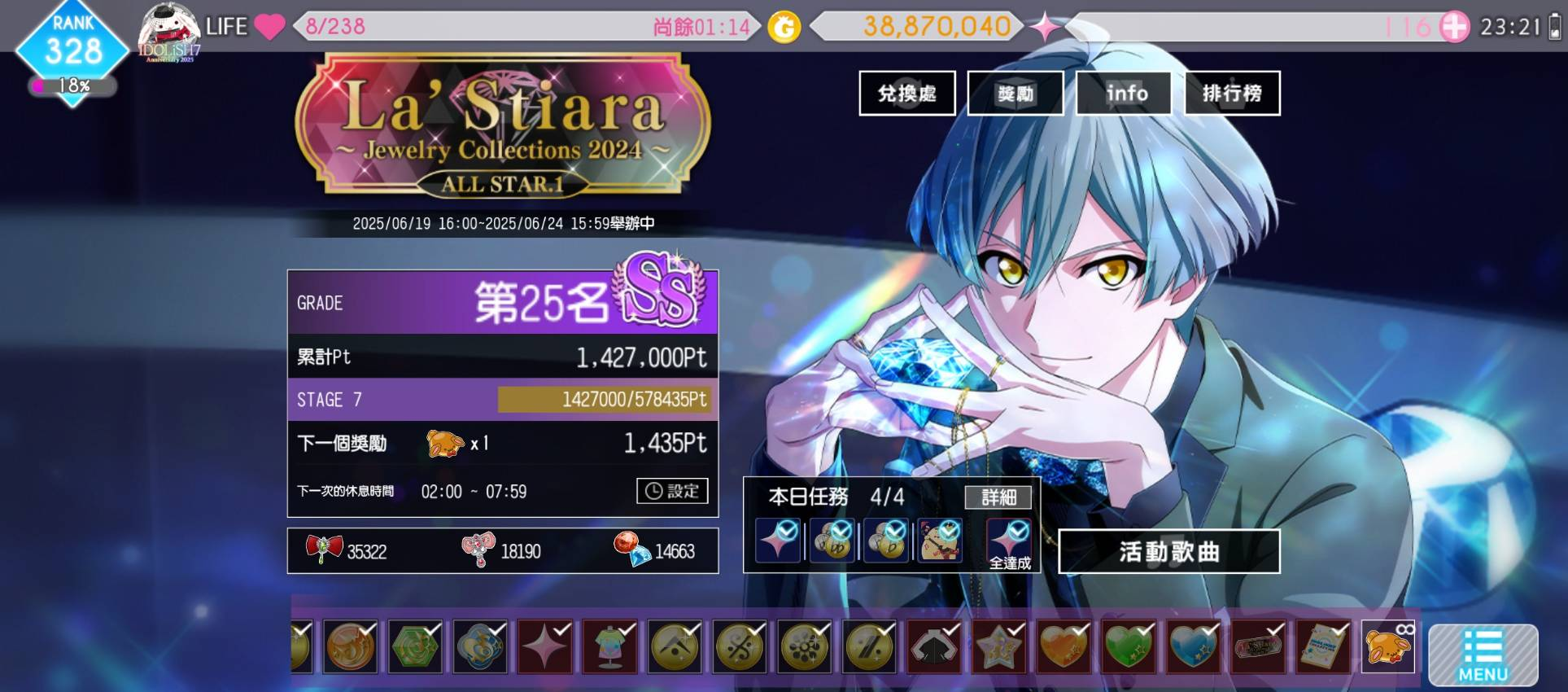Screen dimensions: 1568x692
Task: Open the 排行榜 ranking board
Action: tap(1232, 94)
